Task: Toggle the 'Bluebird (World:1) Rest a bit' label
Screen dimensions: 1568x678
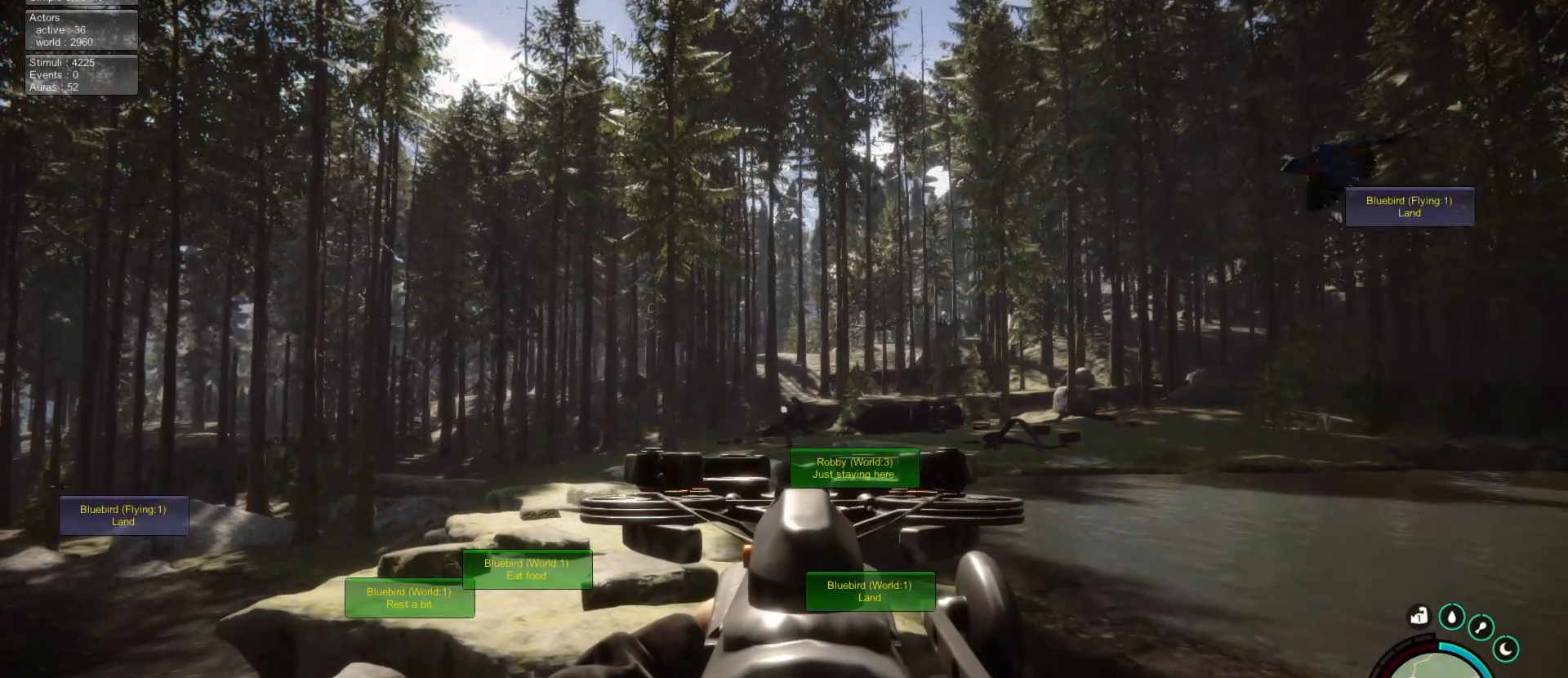Action: point(410,597)
